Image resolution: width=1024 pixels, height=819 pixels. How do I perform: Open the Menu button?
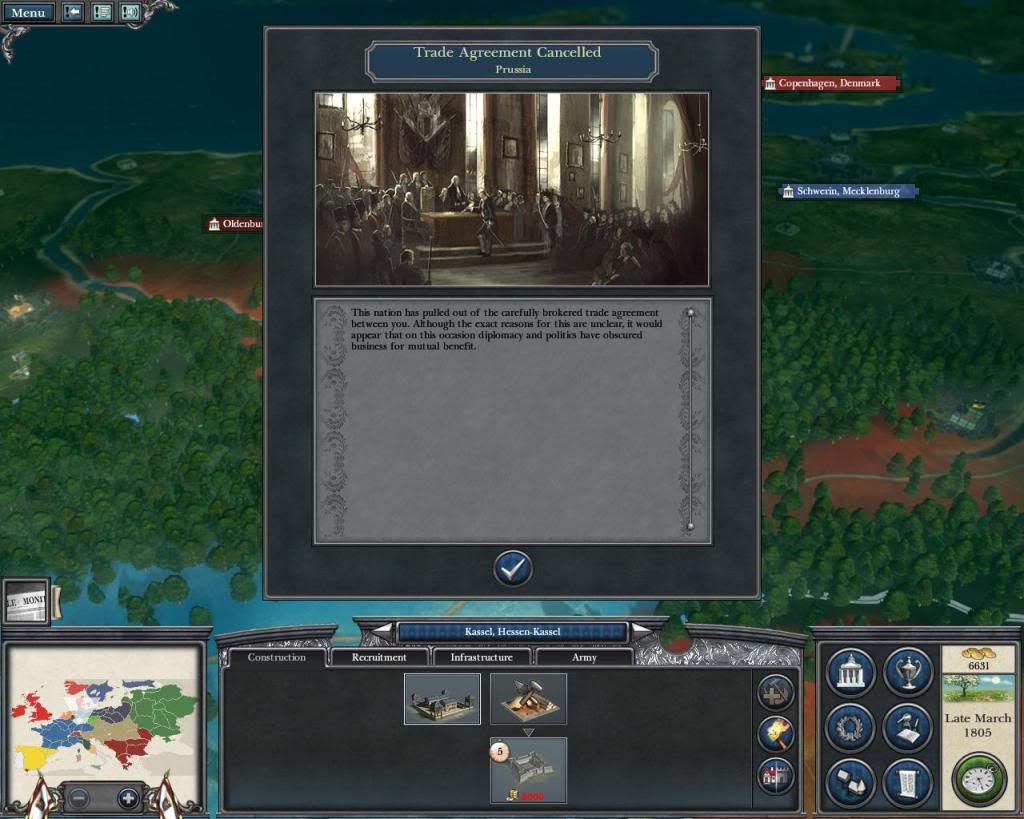coord(28,13)
